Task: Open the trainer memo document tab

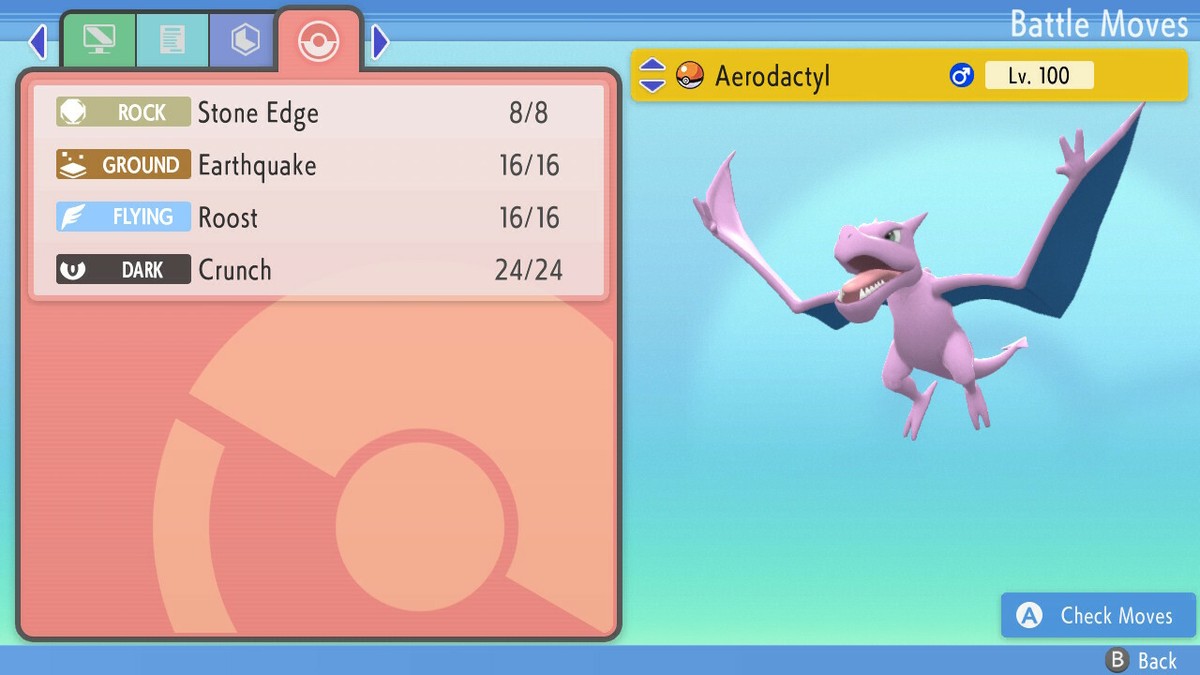Action: [172, 40]
